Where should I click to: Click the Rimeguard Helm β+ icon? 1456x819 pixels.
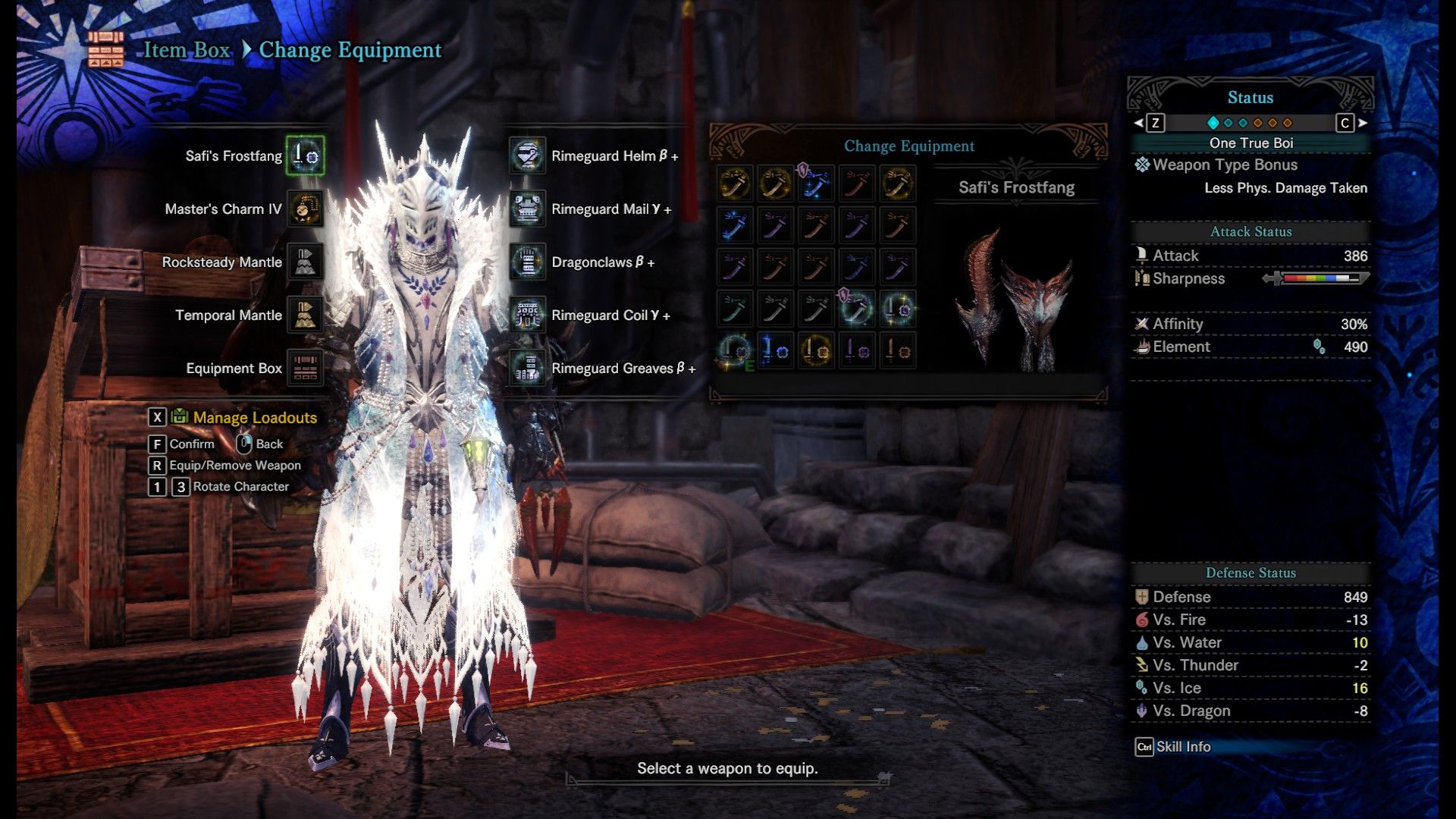click(526, 155)
